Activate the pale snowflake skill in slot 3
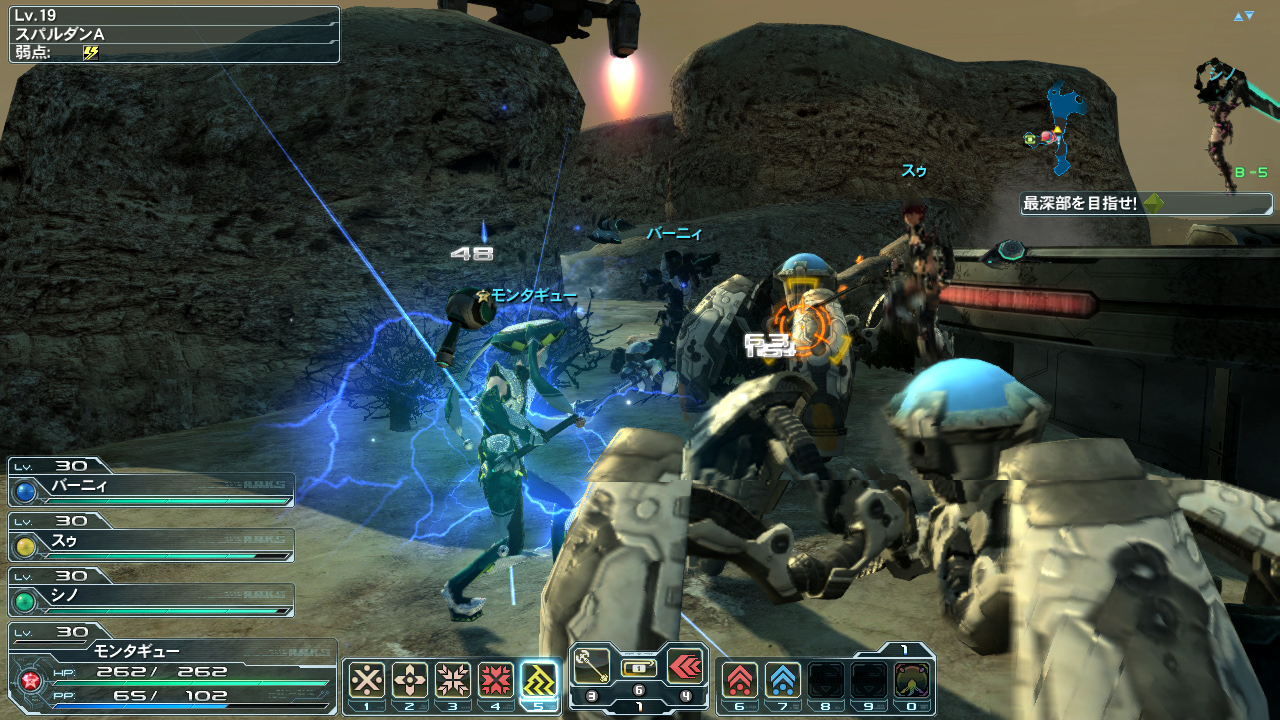 tap(453, 680)
